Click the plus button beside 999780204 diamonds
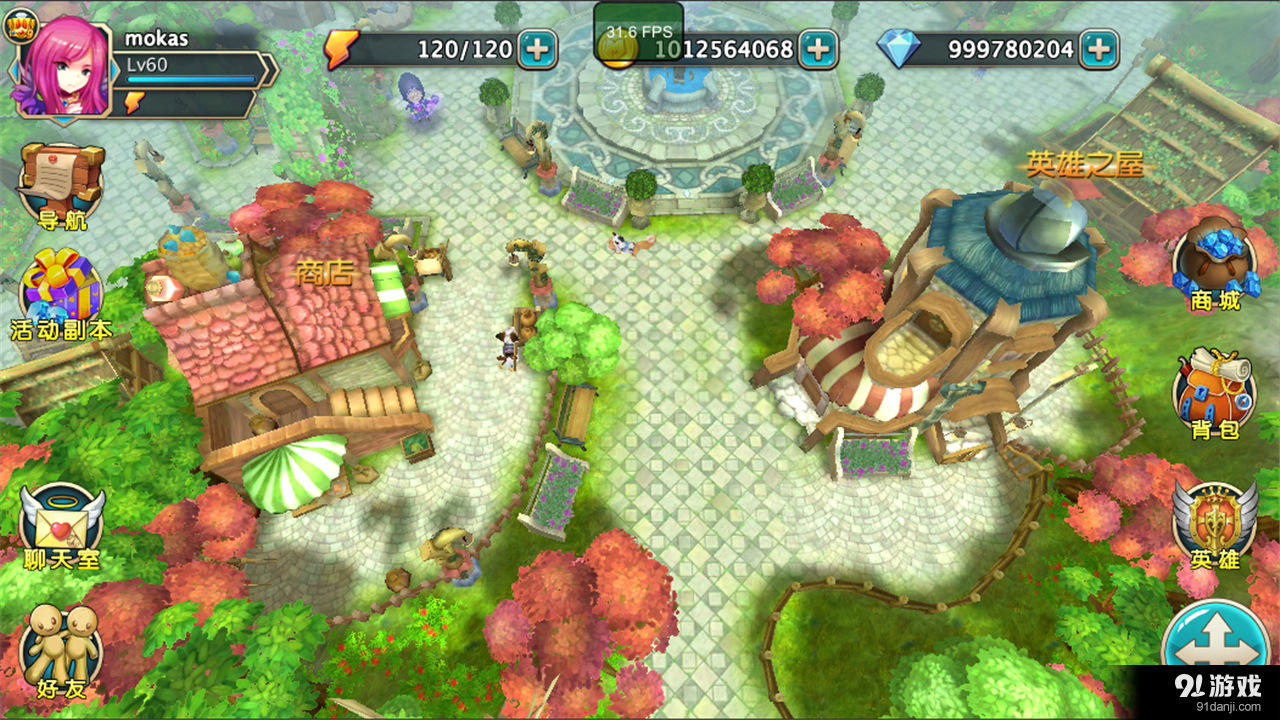This screenshot has height=720, width=1280. (x=1100, y=47)
